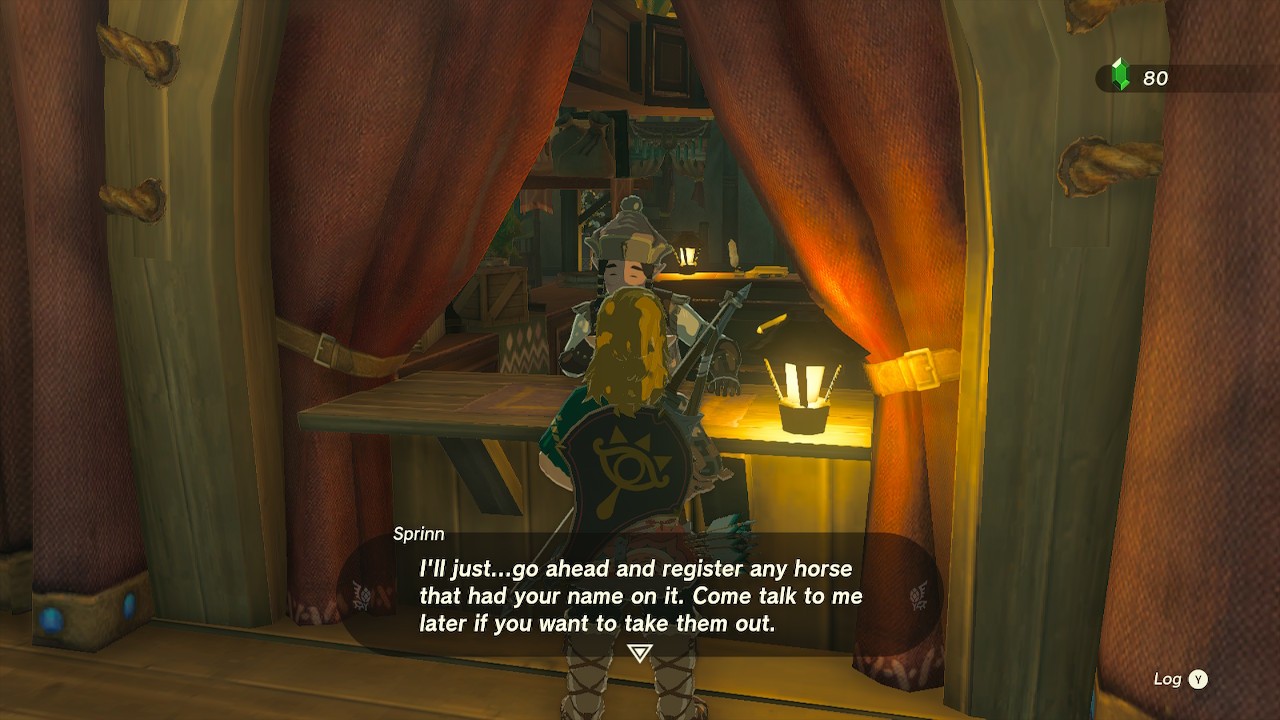Click the green rupee icon
1280x720 pixels.
click(1121, 73)
